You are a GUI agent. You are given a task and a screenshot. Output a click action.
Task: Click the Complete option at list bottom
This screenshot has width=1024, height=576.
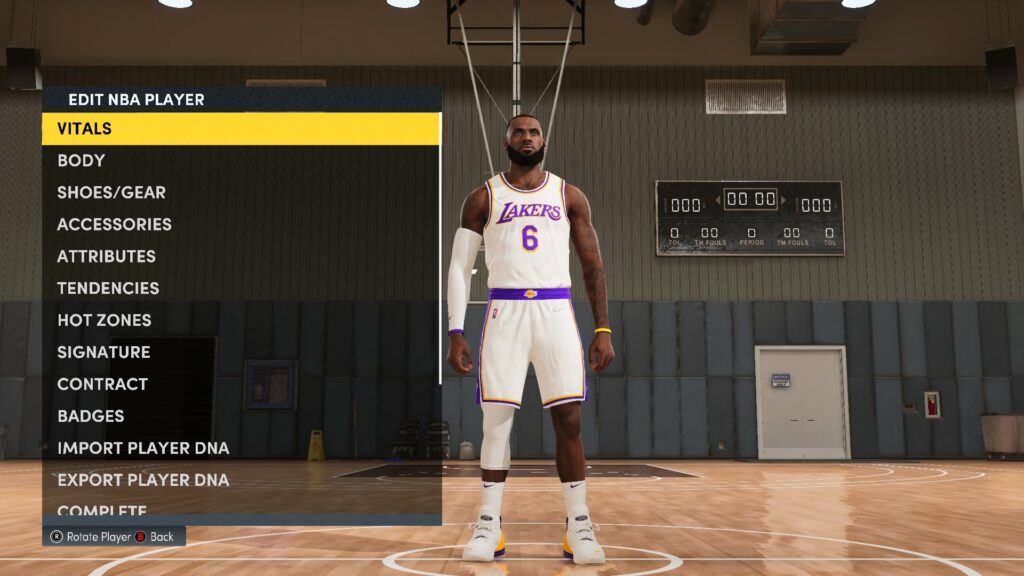102,510
